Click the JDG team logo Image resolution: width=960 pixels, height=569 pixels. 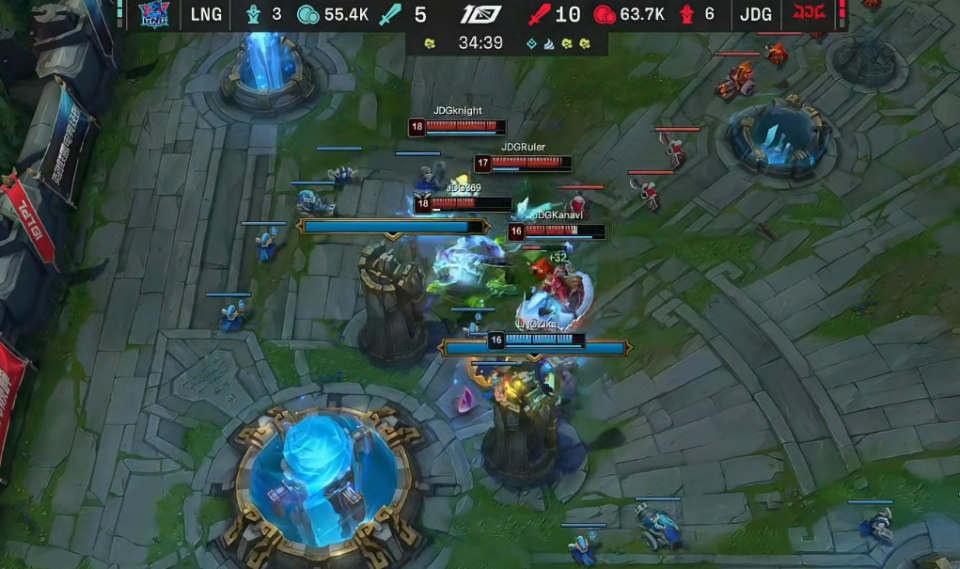[x=805, y=14]
